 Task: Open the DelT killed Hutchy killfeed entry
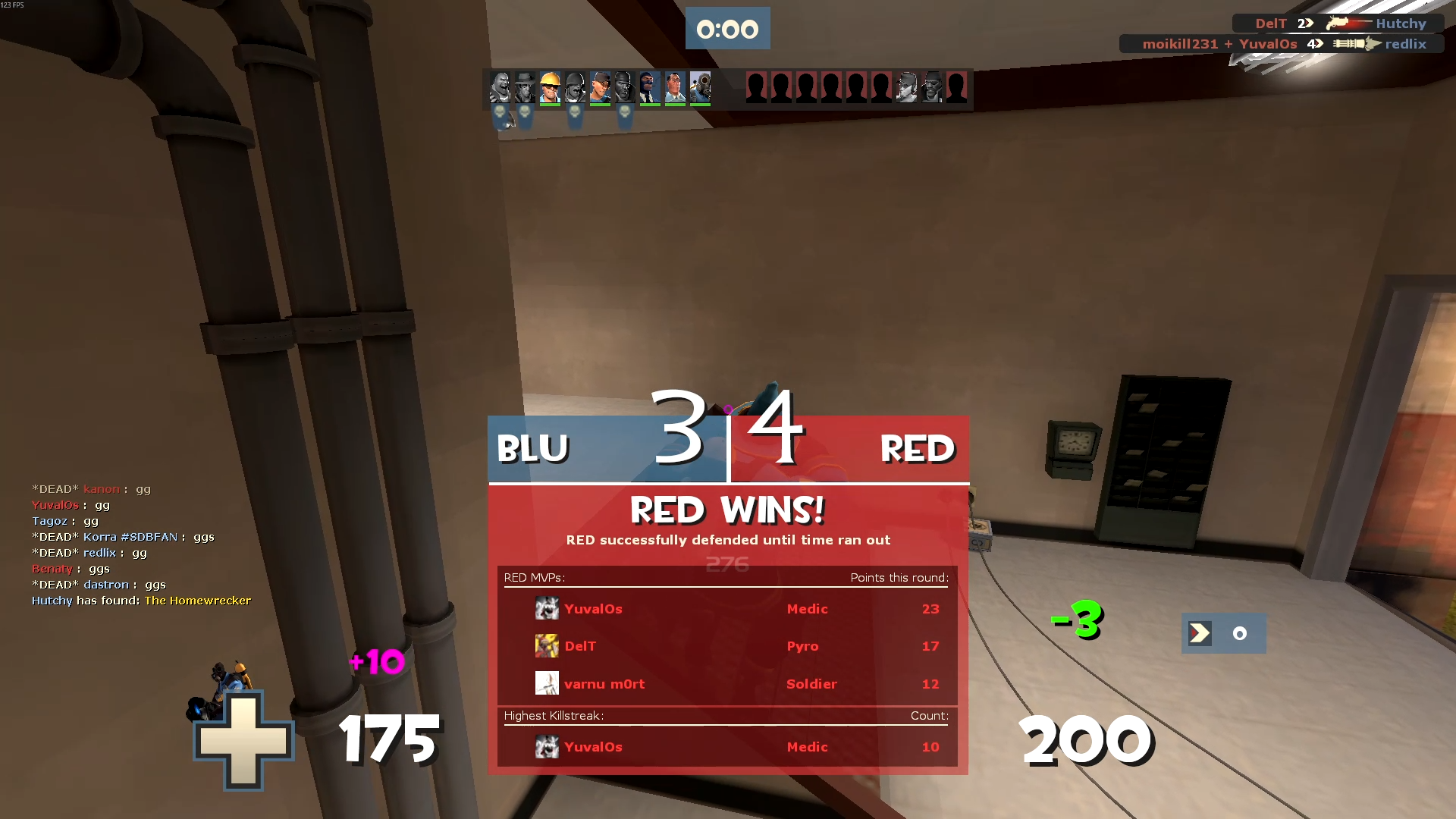pyautogui.click(x=1338, y=24)
